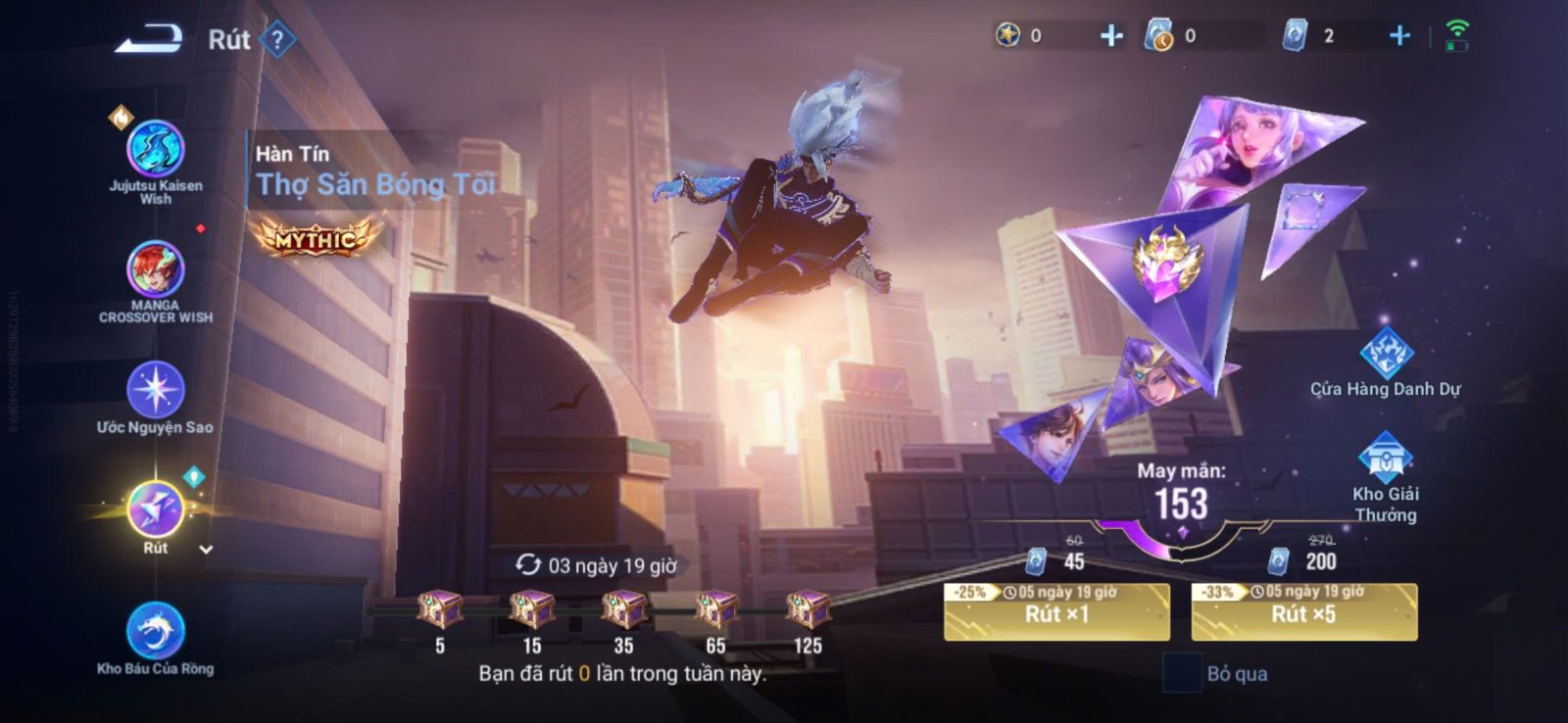1568x723 pixels.
Task: Open the 125-draw milestone chest
Action: (808, 609)
